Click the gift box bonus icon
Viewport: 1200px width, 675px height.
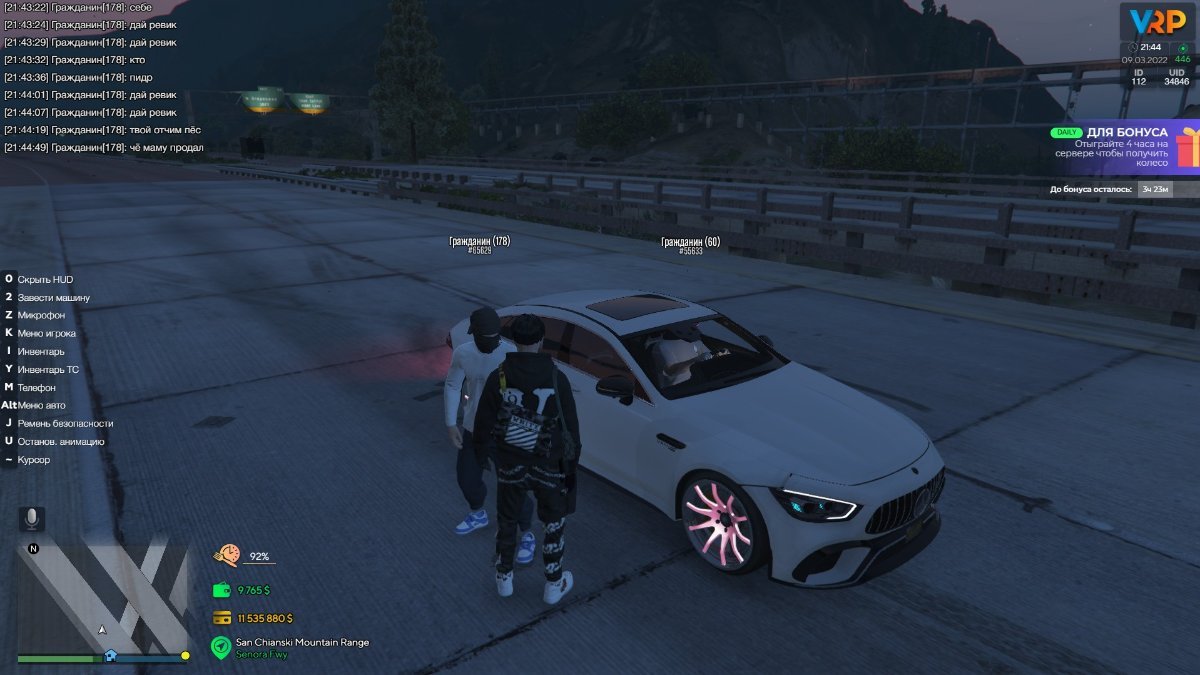[x=1186, y=149]
